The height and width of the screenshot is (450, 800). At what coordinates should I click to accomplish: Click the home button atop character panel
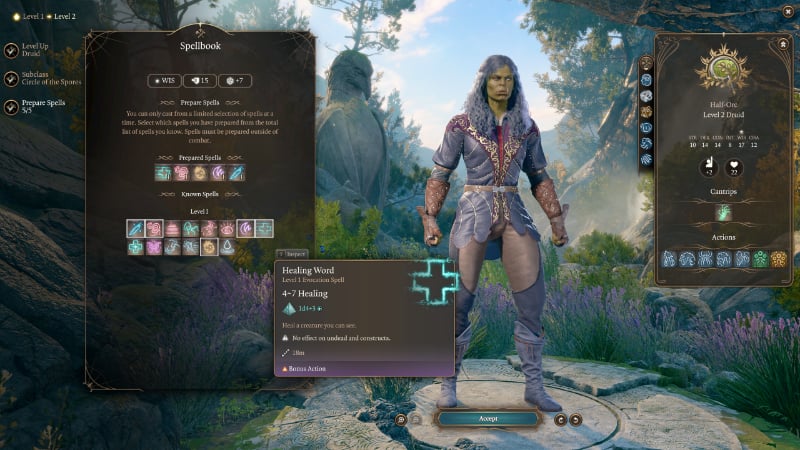780,44
